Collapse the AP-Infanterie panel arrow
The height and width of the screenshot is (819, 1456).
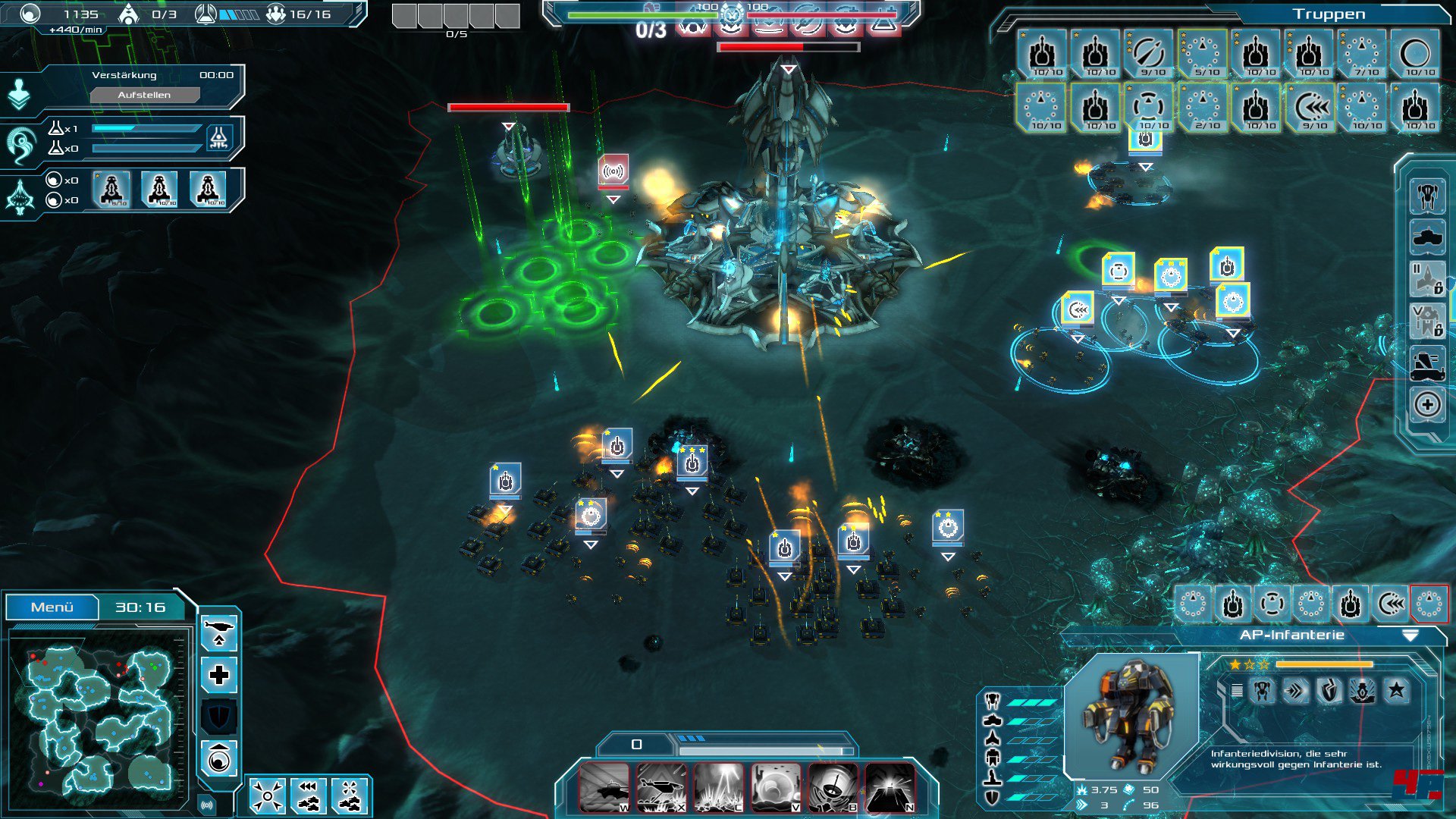[x=1410, y=635]
